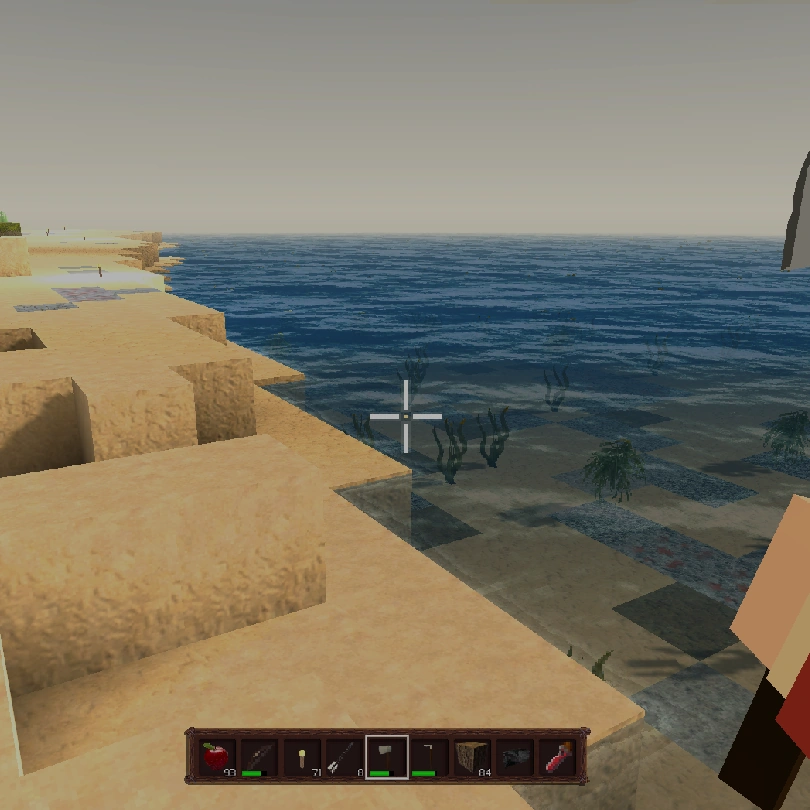Select the torch stack slot
810x810 pixels.
(301, 757)
